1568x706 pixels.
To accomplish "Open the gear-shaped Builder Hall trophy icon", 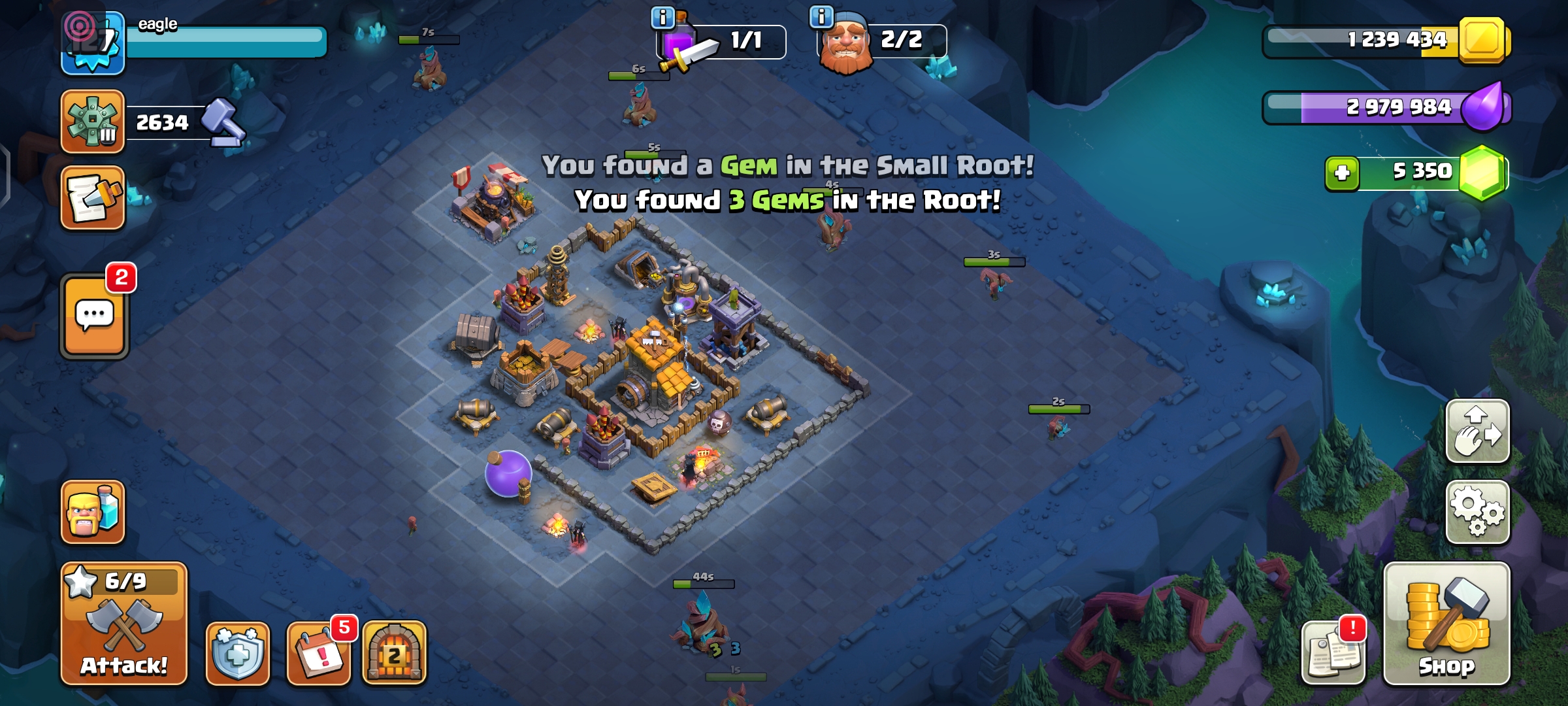I will (93, 122).
